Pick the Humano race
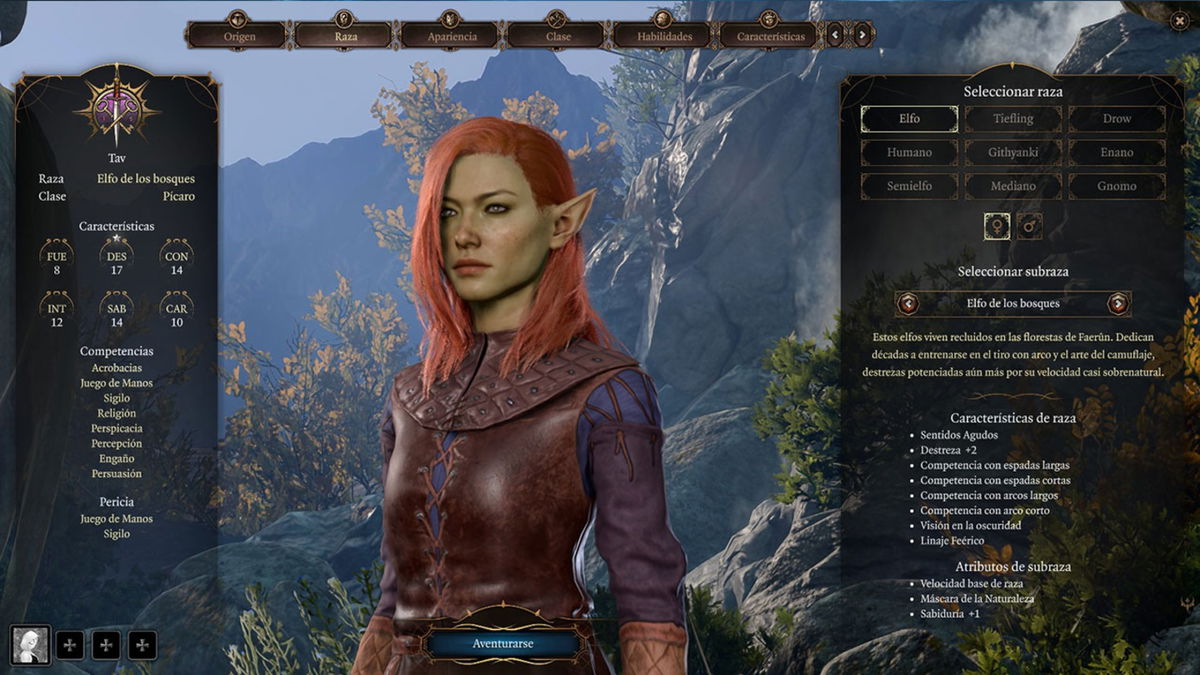The height and width of the screenshot is (675, 1200). [909, 153]
